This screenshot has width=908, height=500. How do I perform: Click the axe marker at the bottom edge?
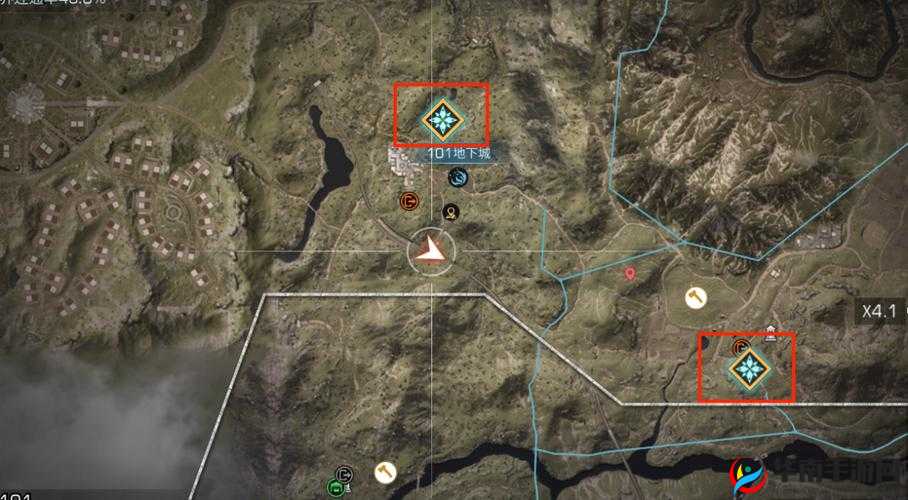382,470
